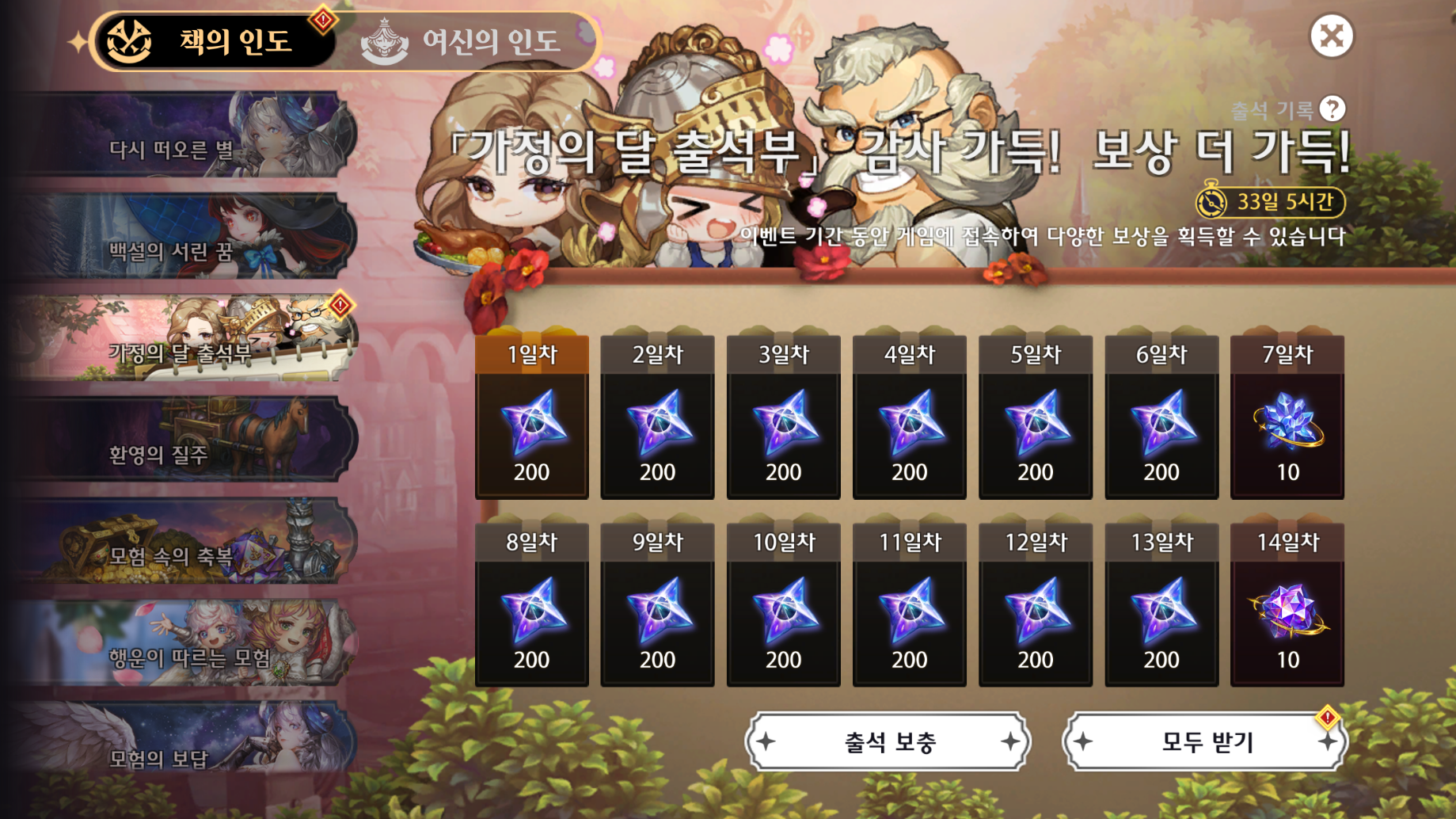Open the 환영의 질주 event

coord(184,440)
